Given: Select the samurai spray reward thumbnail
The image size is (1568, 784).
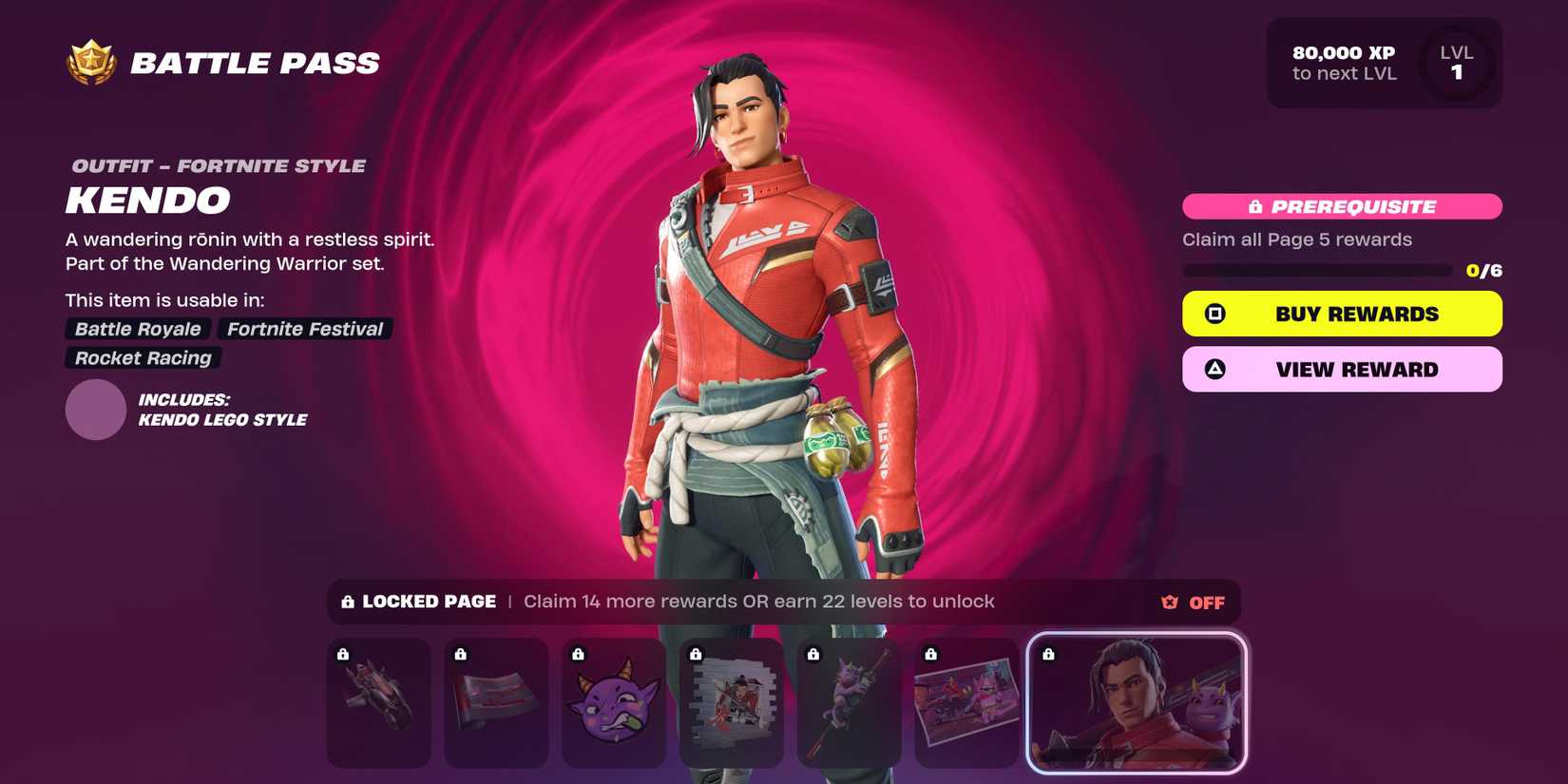Looking at the screenshot, I should [731, 703].
